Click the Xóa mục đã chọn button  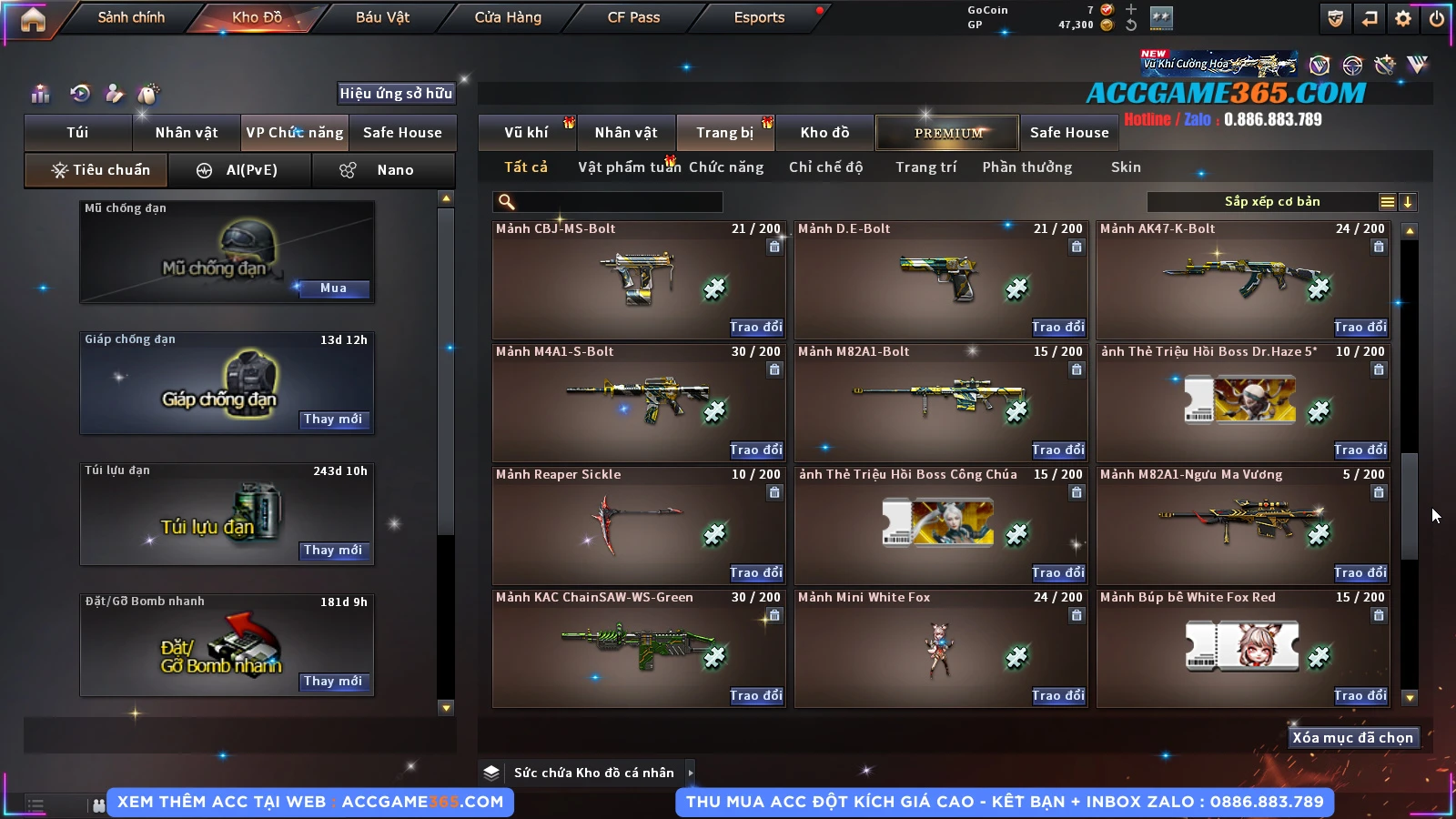click(1352, 738)
